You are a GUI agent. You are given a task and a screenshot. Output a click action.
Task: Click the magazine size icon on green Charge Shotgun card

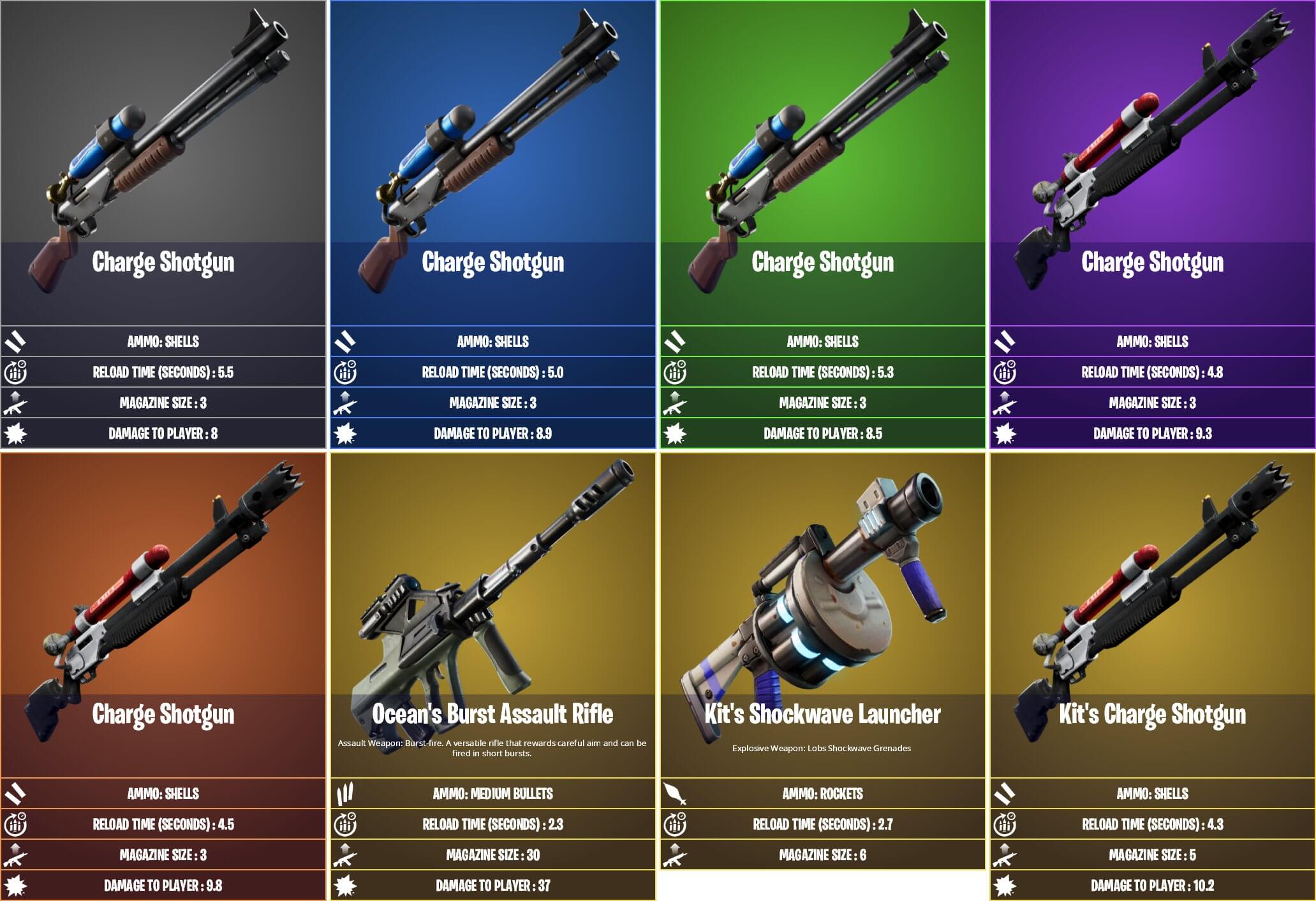pos(674,403)
